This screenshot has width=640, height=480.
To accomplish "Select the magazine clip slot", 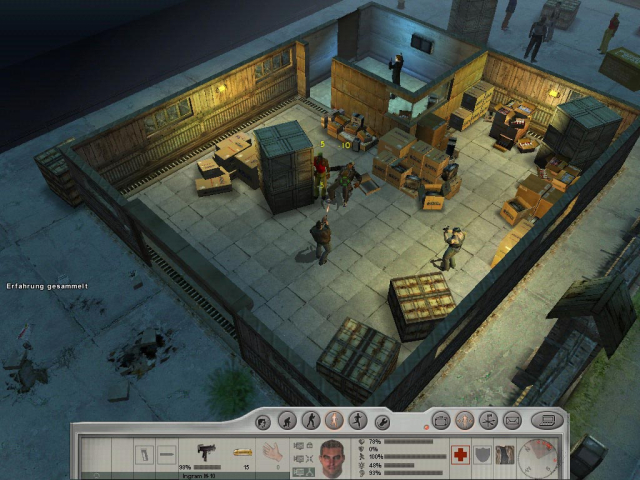I will (x=145, y=455).
